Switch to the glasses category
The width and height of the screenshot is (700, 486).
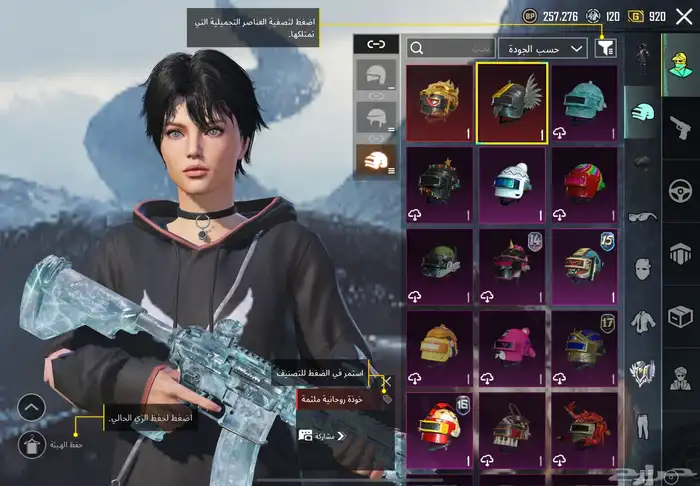pyautogui.click(x=641, y=216)
